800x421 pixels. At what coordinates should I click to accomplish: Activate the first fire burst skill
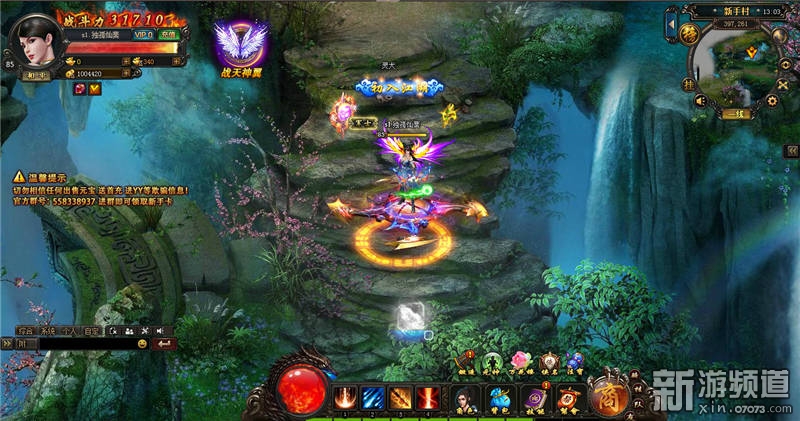(346, 398)
